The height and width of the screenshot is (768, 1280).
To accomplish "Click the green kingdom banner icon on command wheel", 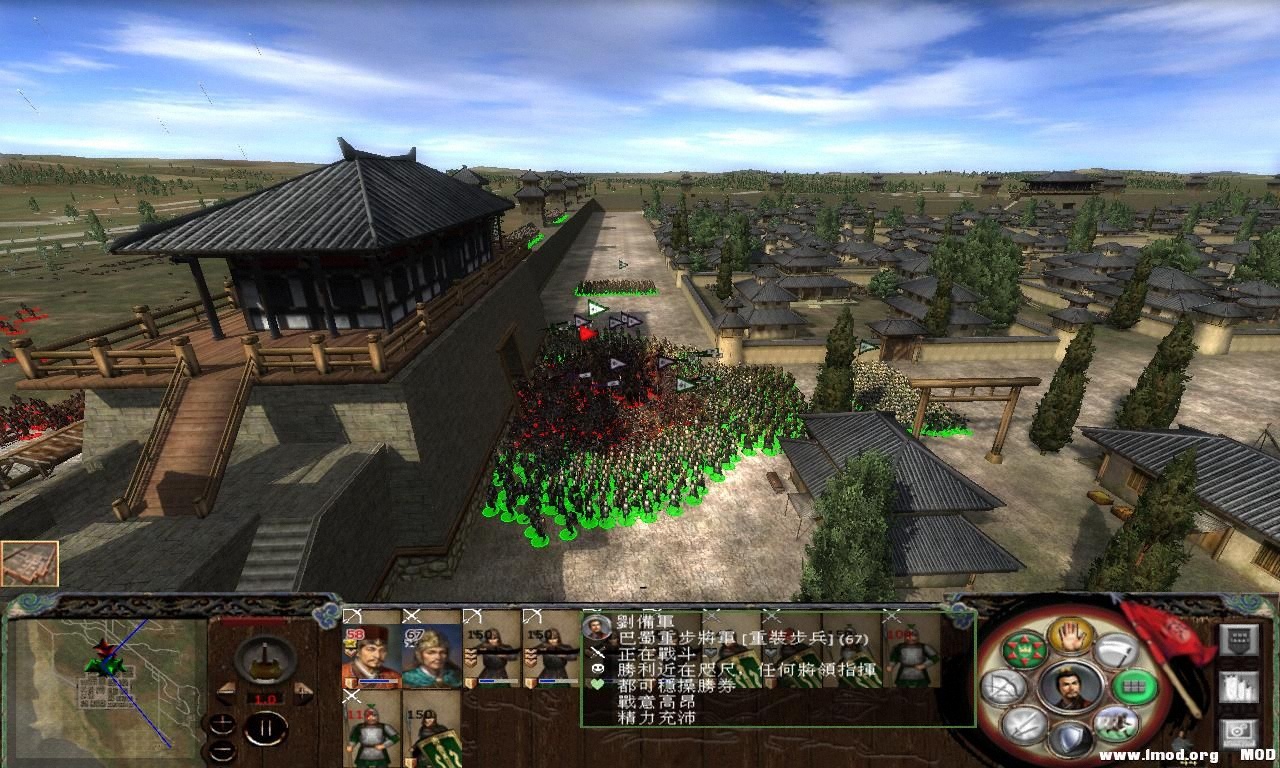I will click(x=1023, y=648).
